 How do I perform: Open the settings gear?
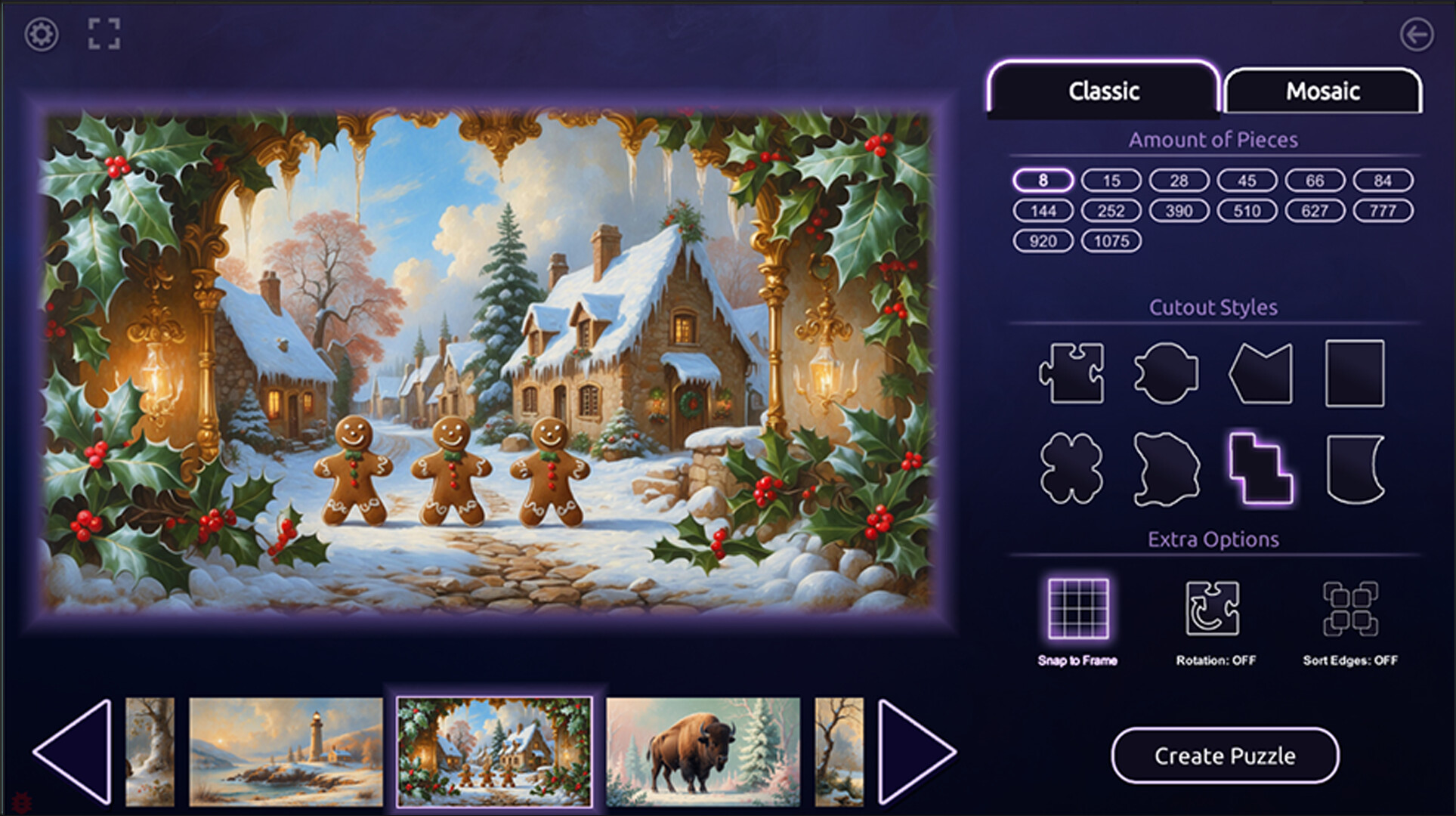point(42,33)
